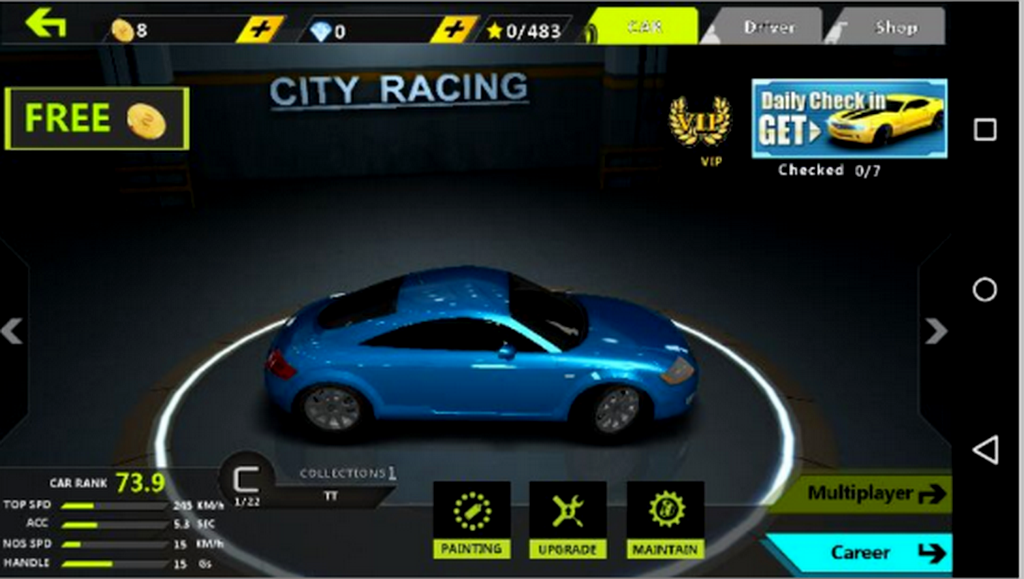Switch to the Shop tab
1024x579 pixels.
coord(894,27)
